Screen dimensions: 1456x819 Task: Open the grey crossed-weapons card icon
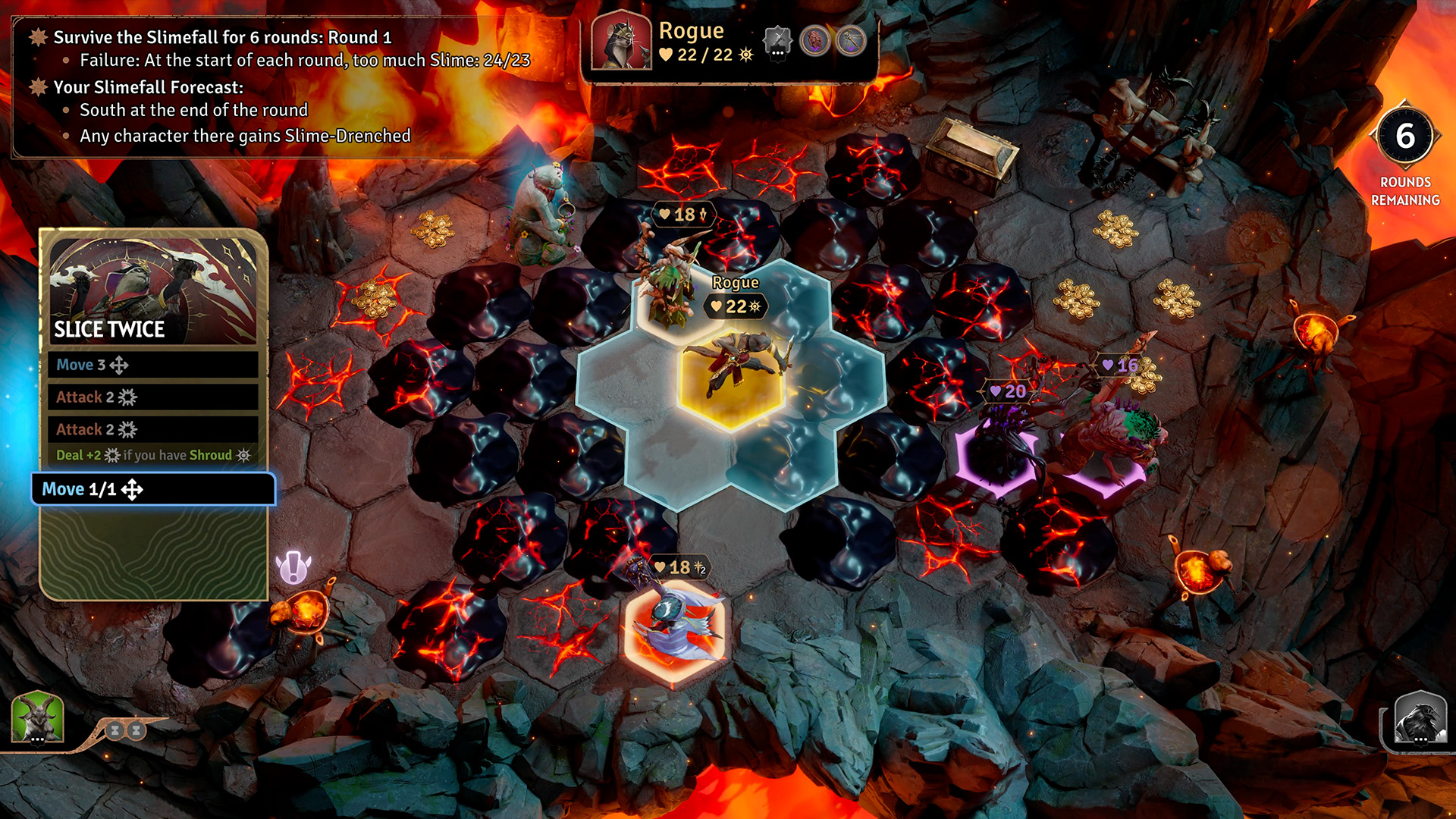(x=777, y=42)
